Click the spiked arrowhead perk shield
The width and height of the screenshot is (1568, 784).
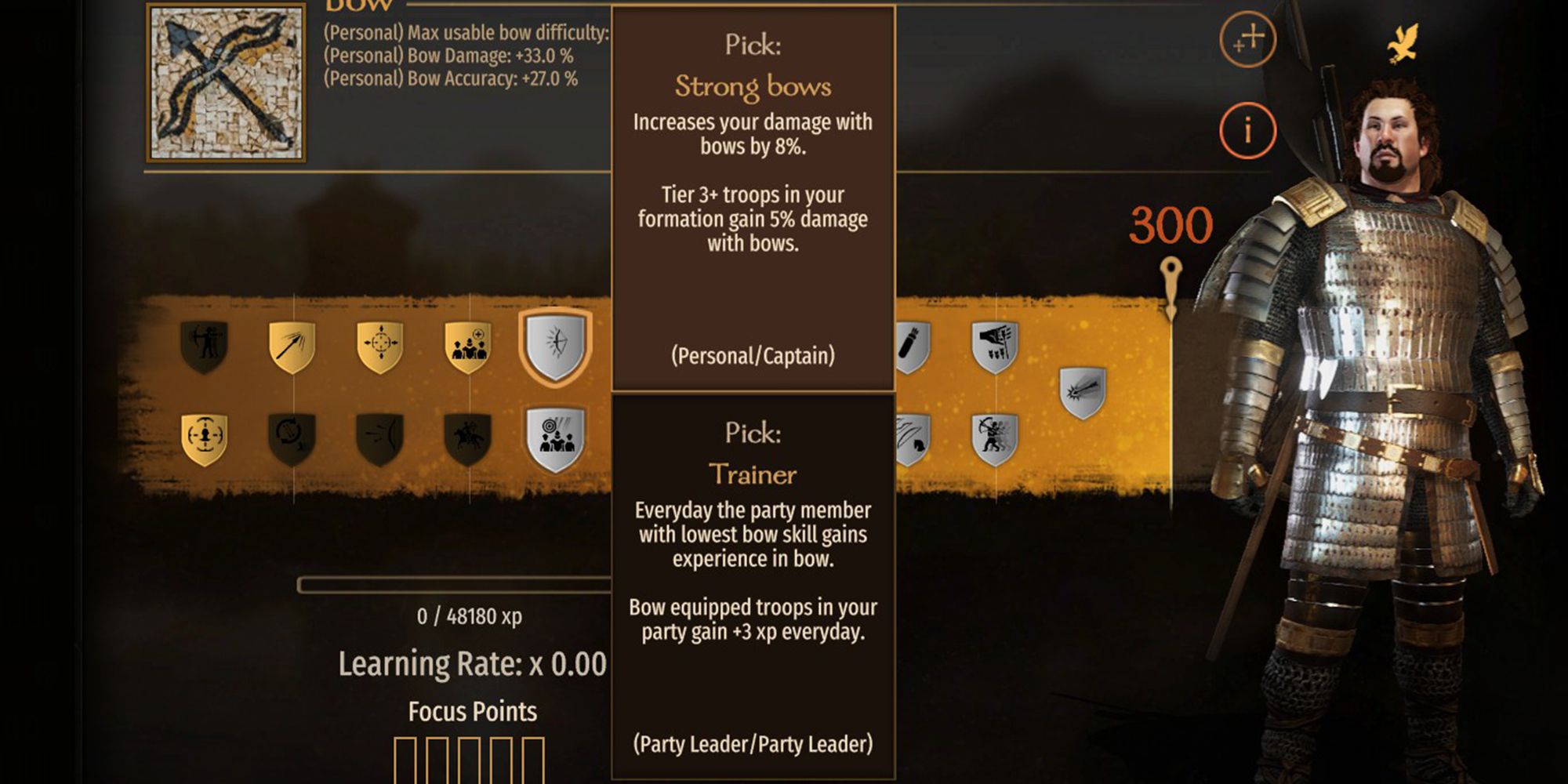(1080, 390)
